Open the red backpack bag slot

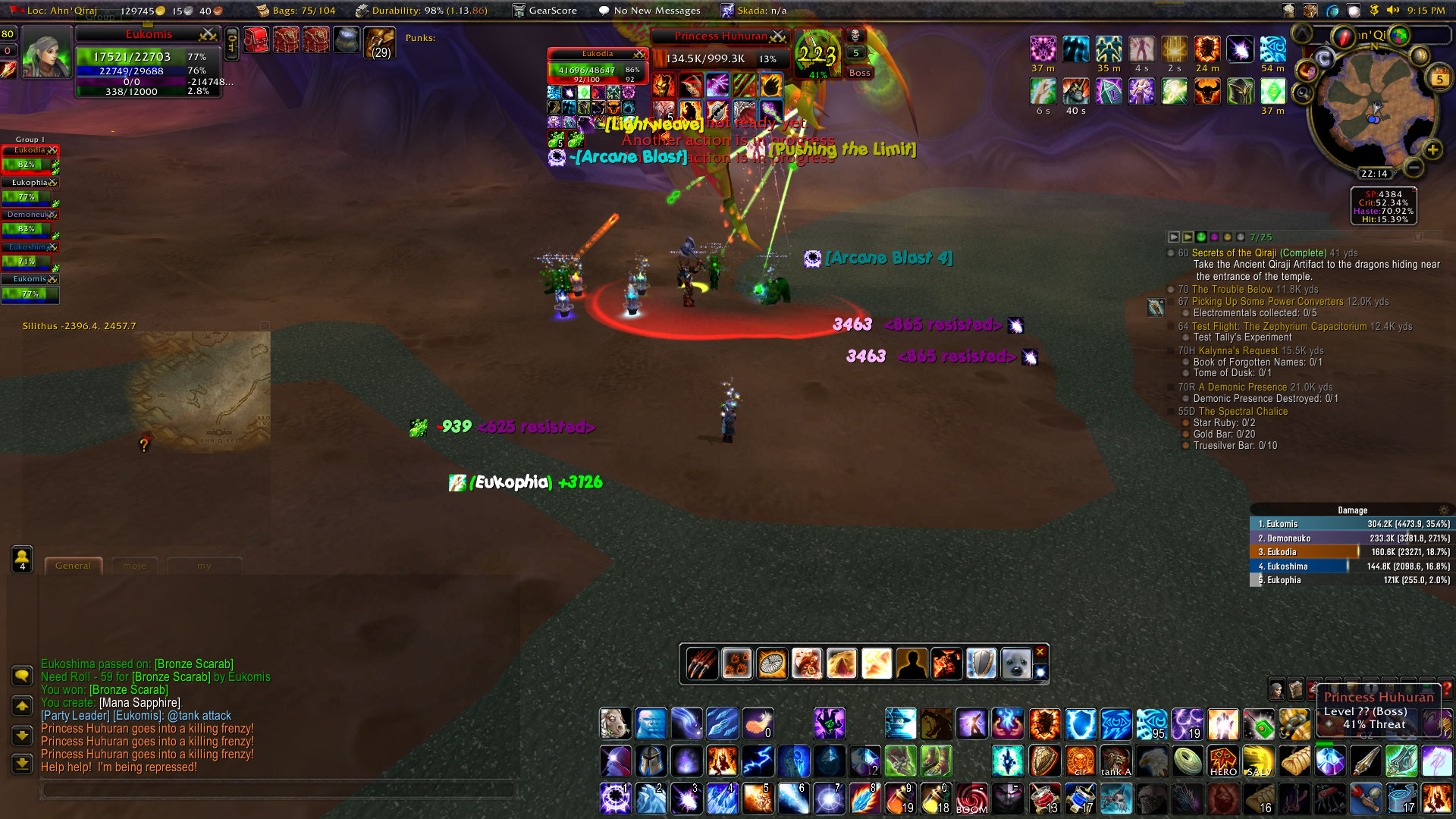pos(256,39)
